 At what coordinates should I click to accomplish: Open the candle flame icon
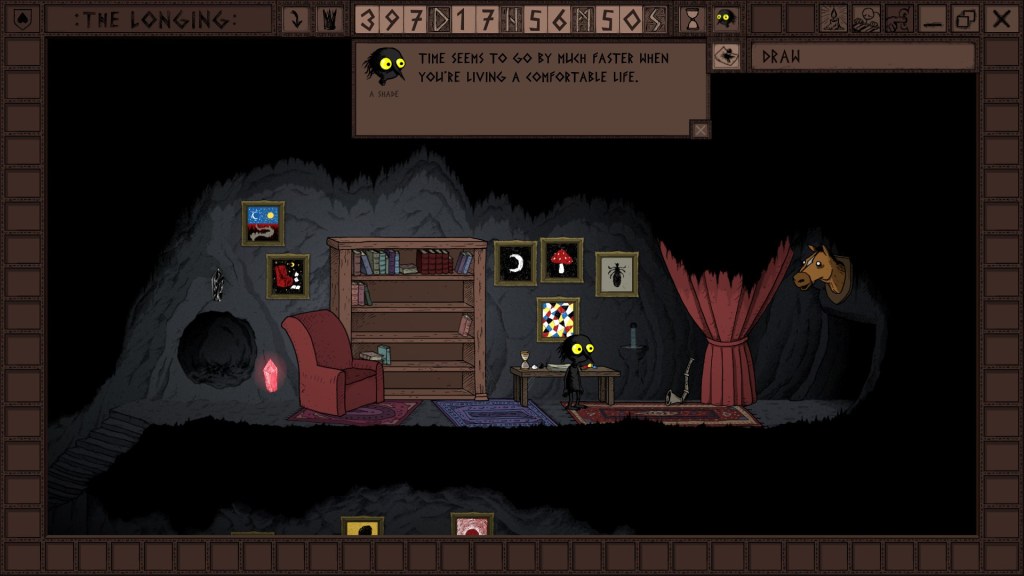pos(834,19)
